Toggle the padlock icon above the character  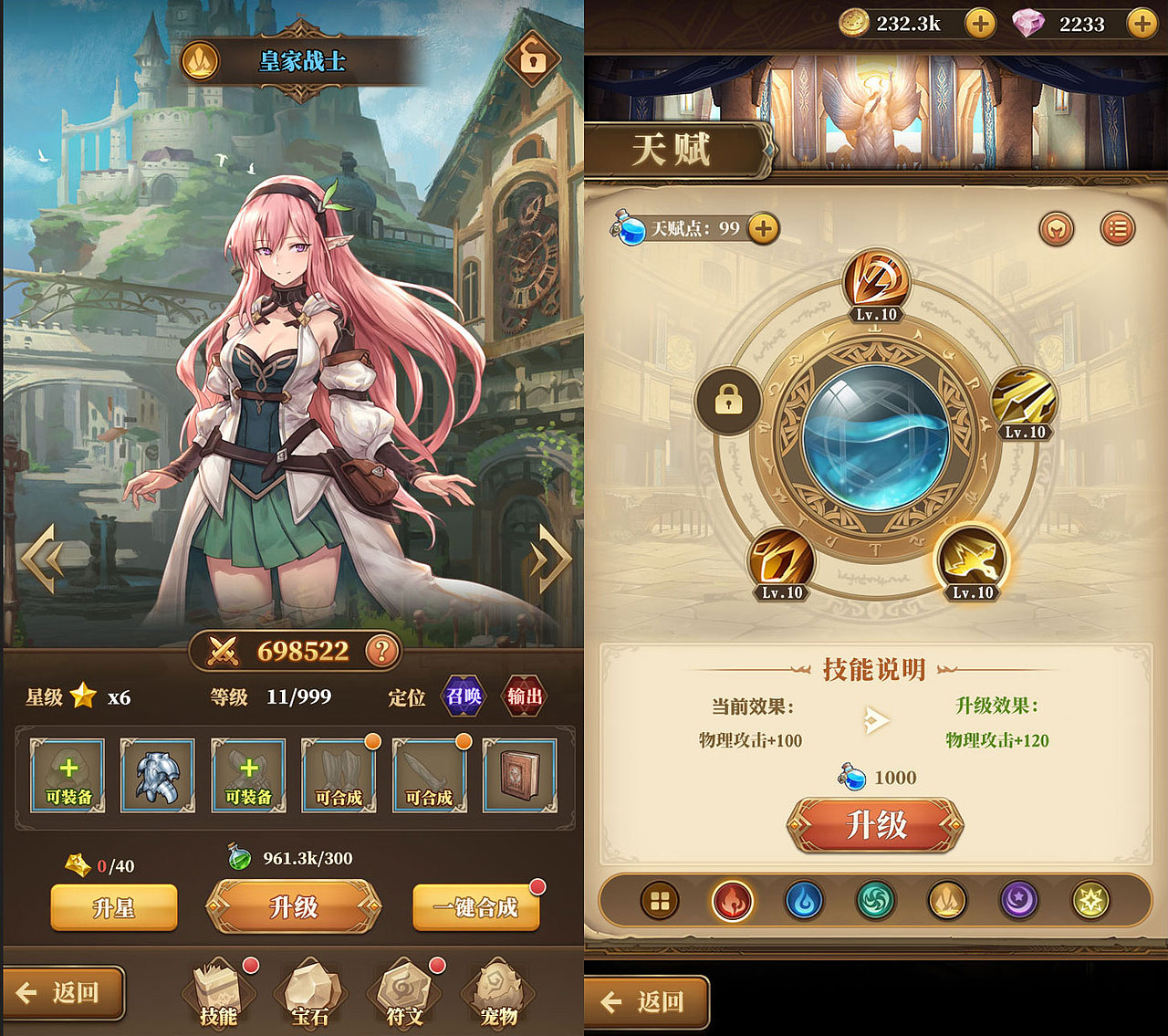pyautogui.click(x=532, y=57)
